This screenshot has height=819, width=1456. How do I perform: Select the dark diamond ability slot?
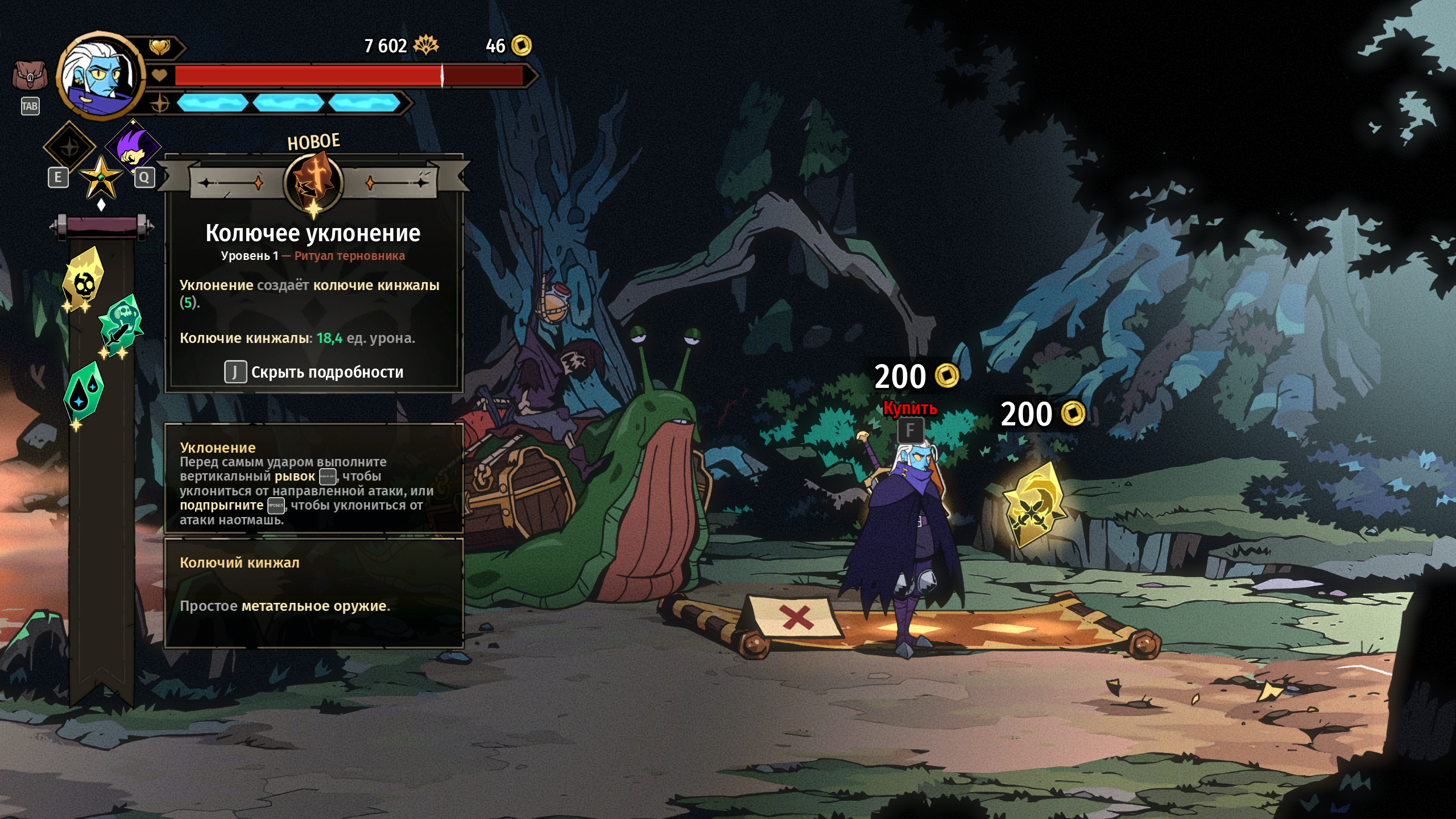click(x=69, y=148)
